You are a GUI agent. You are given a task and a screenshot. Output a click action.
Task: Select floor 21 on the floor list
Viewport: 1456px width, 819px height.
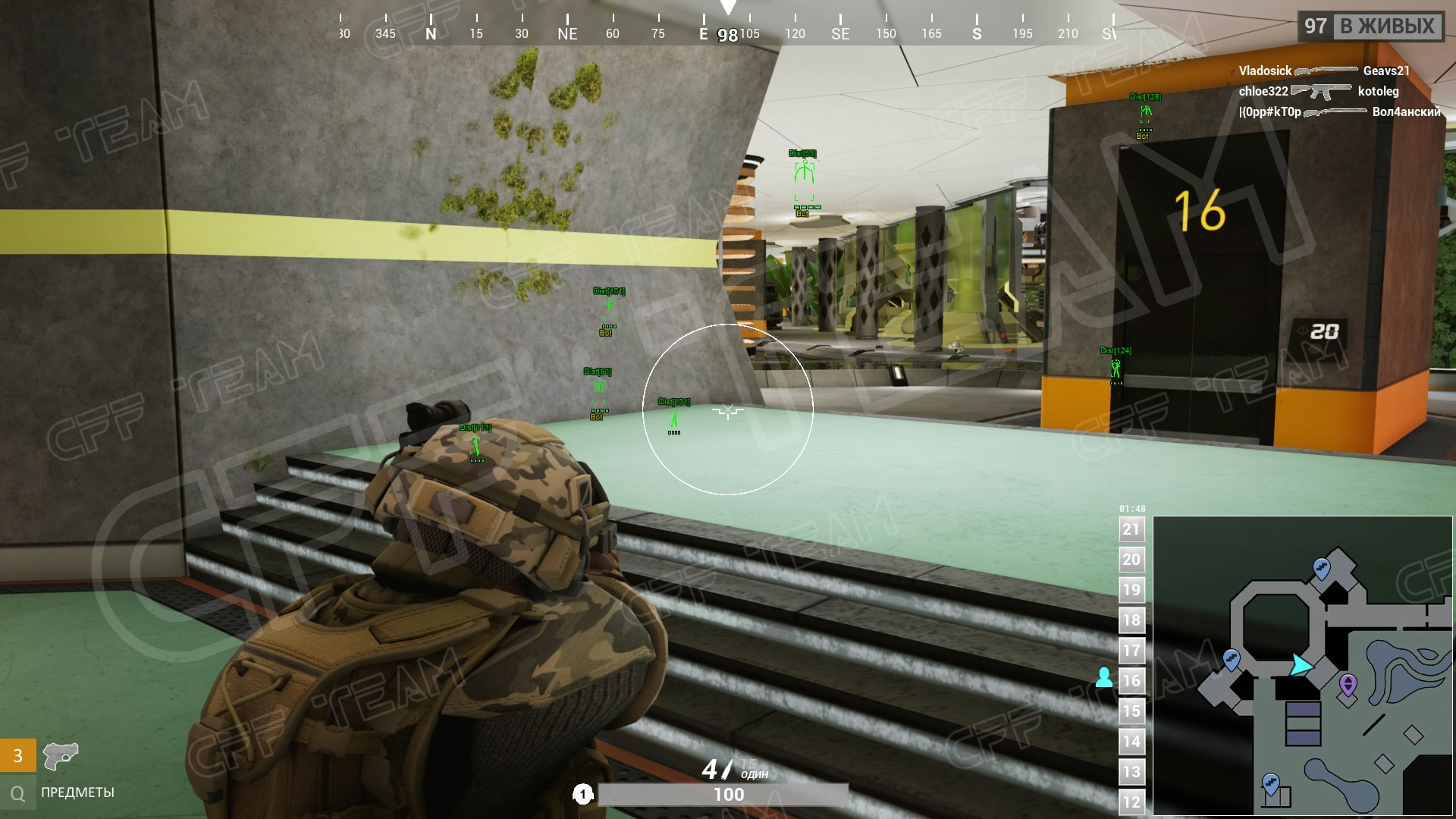click(x=1131, y=529)
